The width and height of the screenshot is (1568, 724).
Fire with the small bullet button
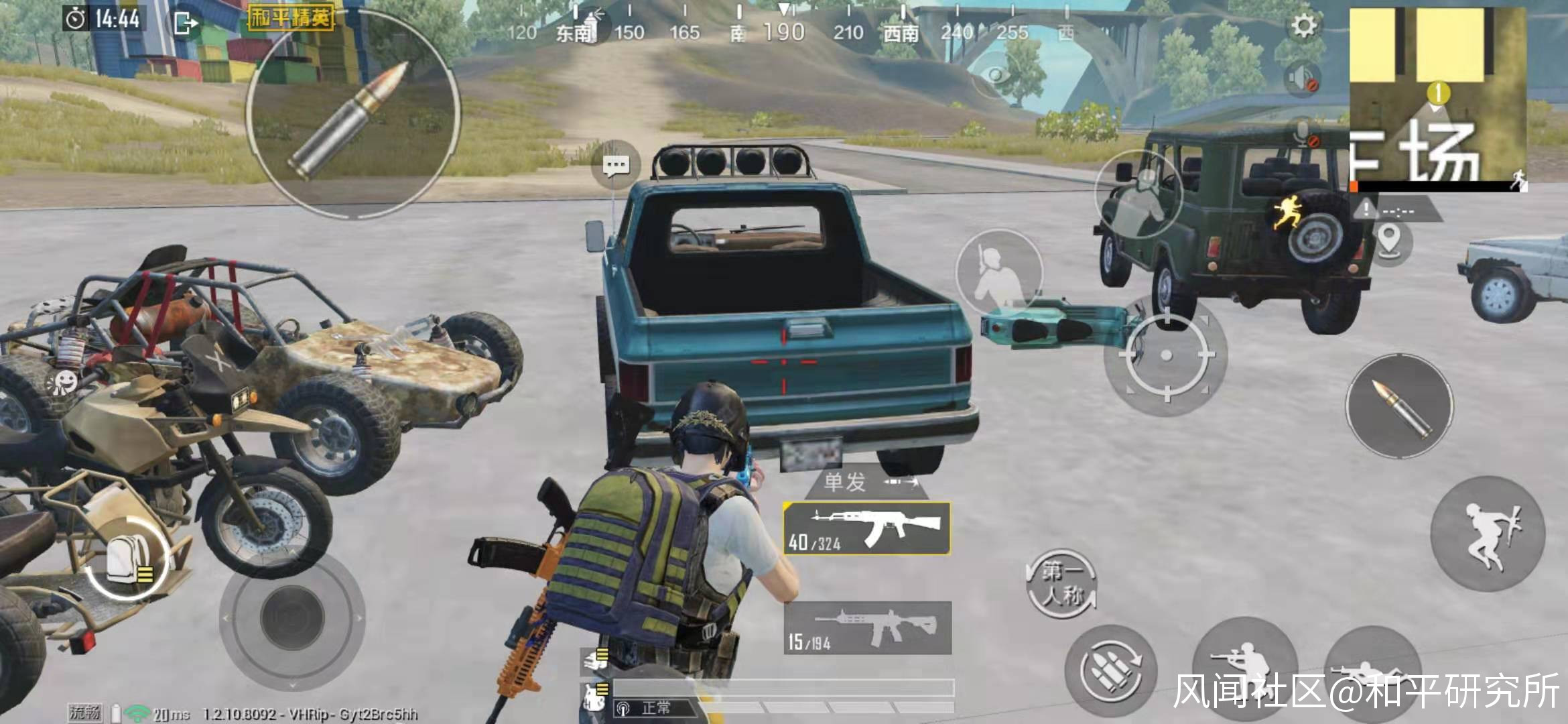[1399, 407]
